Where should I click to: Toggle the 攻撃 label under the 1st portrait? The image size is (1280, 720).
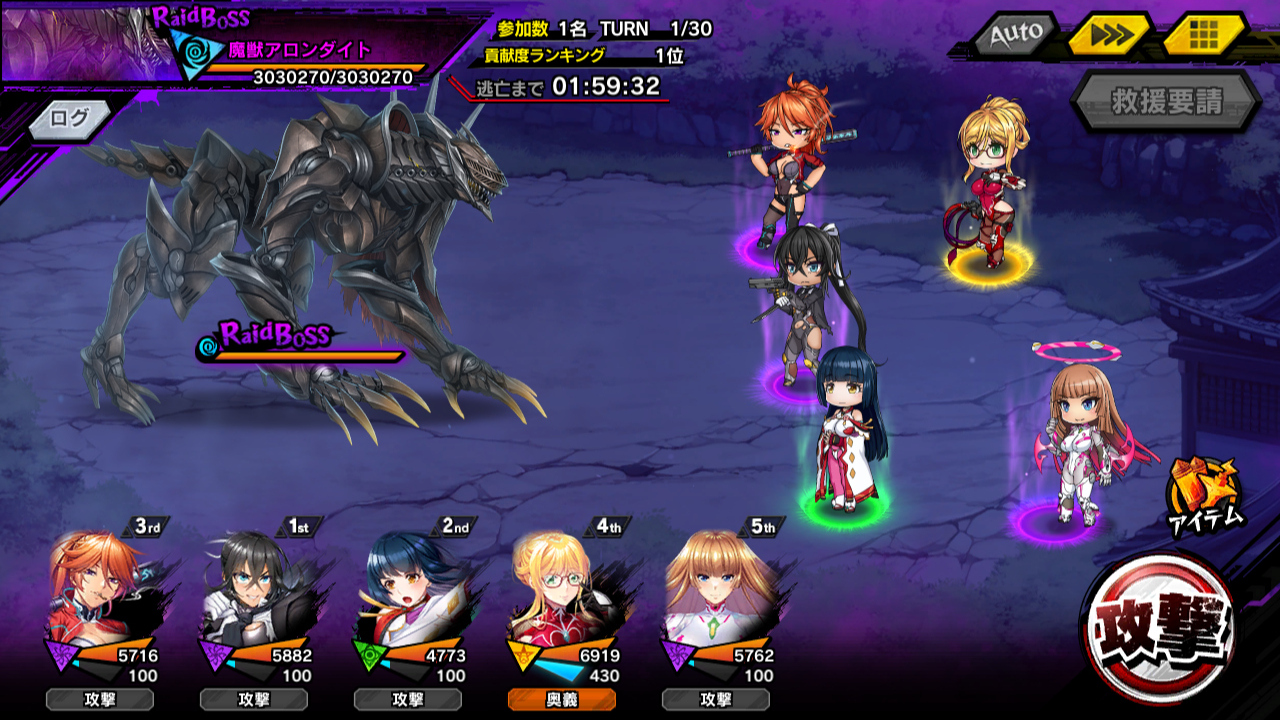click(x=253, y=699)
